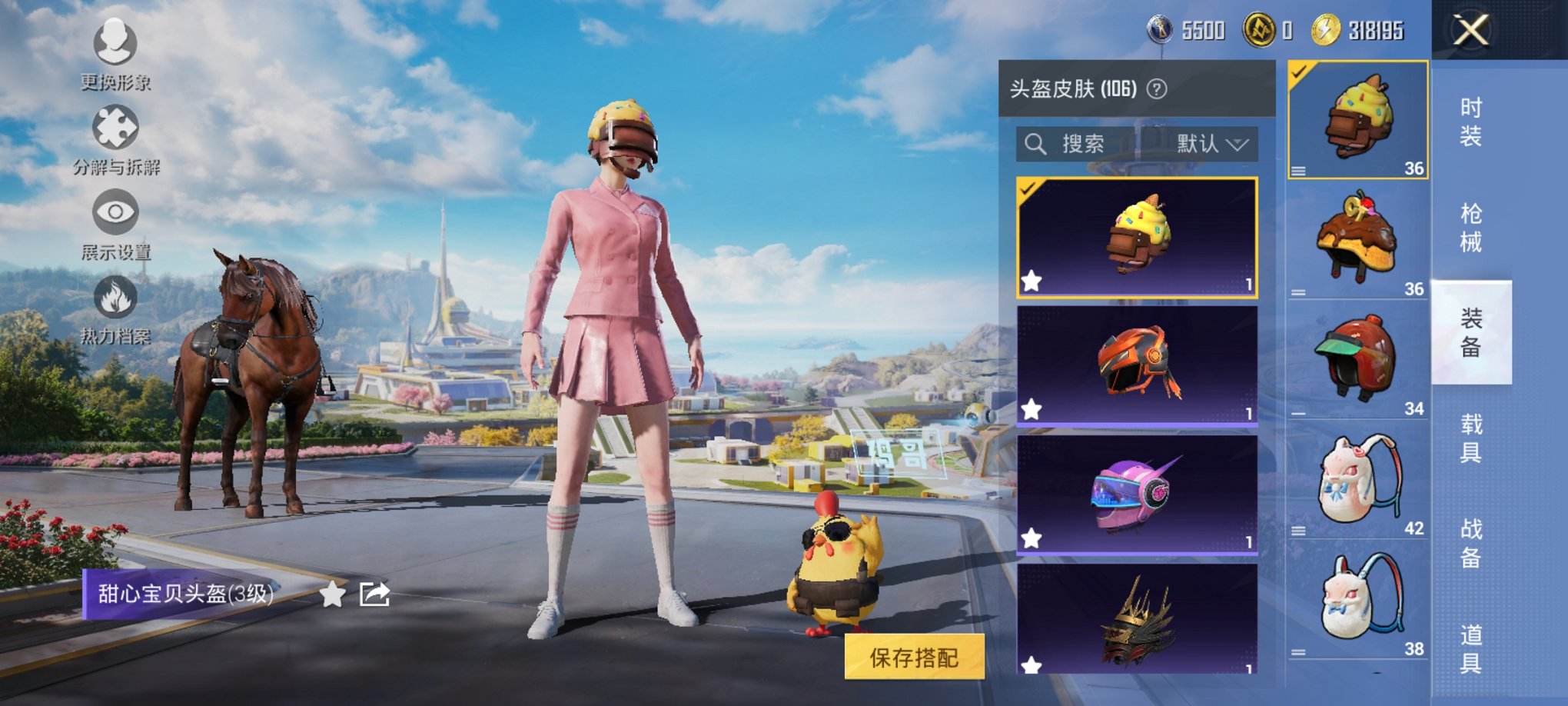Open the search magnifier in helmet panel
Screen dimensions: 1568x706
(1037, 145)
